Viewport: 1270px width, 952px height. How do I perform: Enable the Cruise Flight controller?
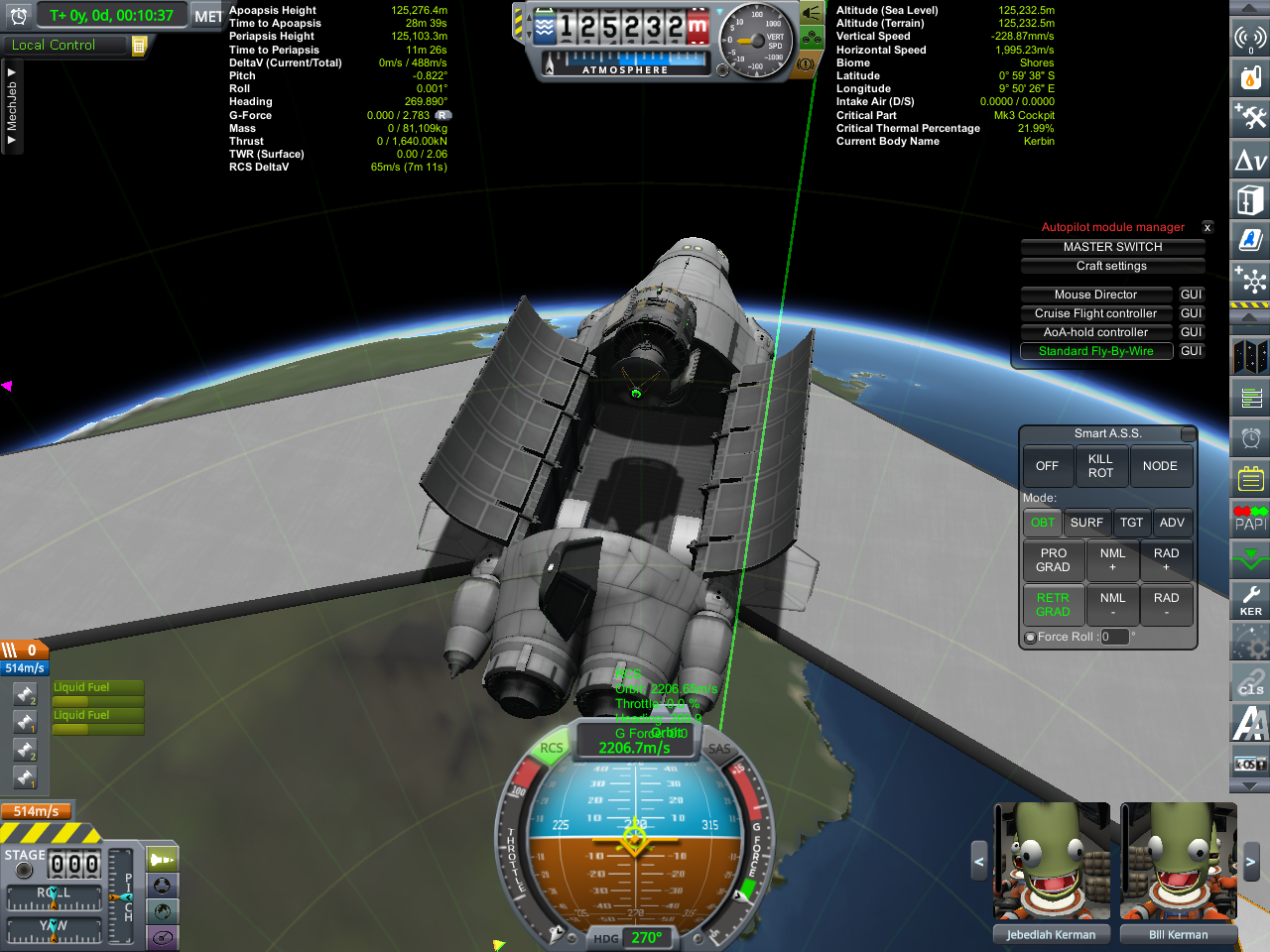pos(1095,313)
